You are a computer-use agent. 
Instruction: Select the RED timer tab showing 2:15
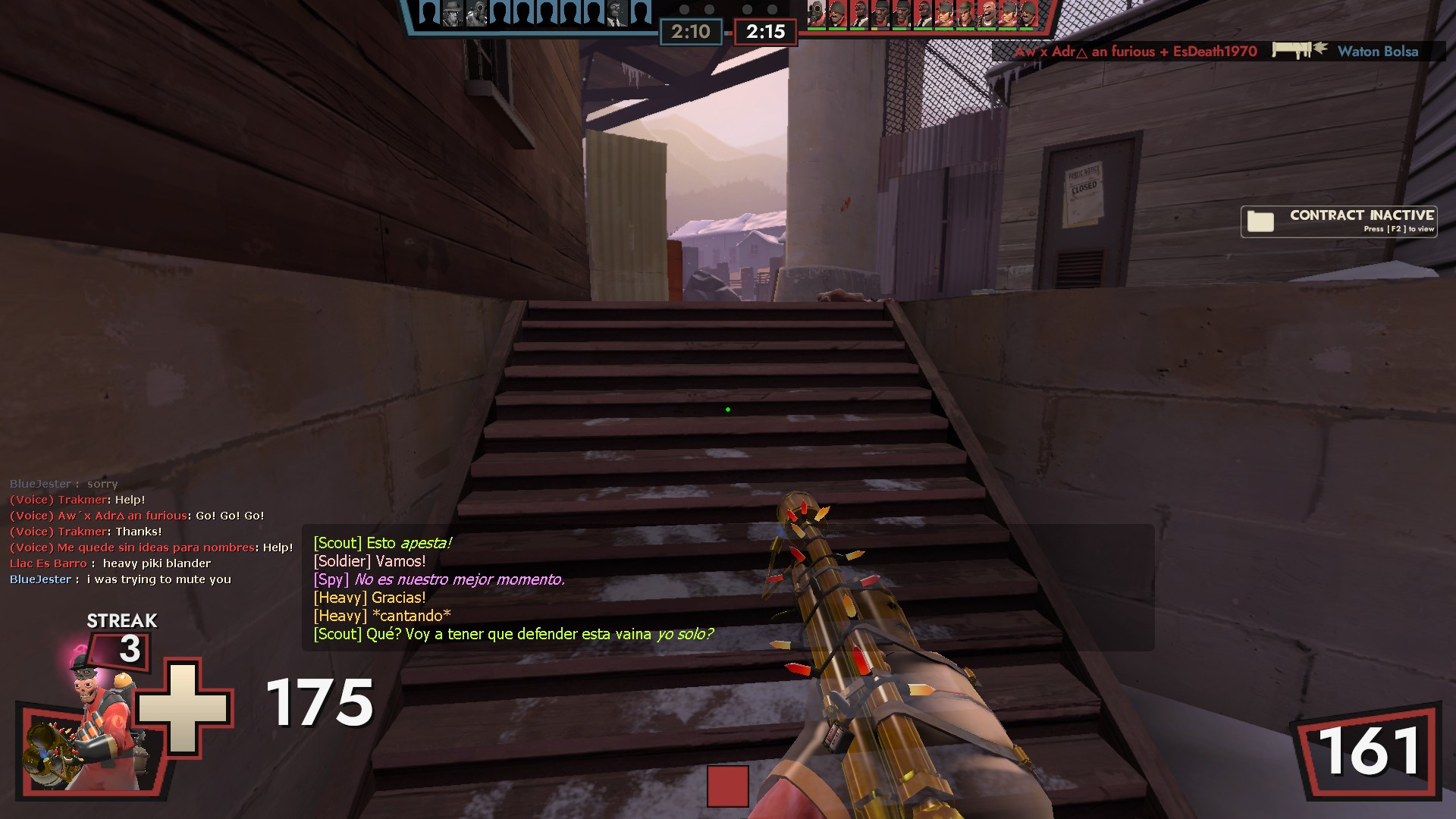764,32
